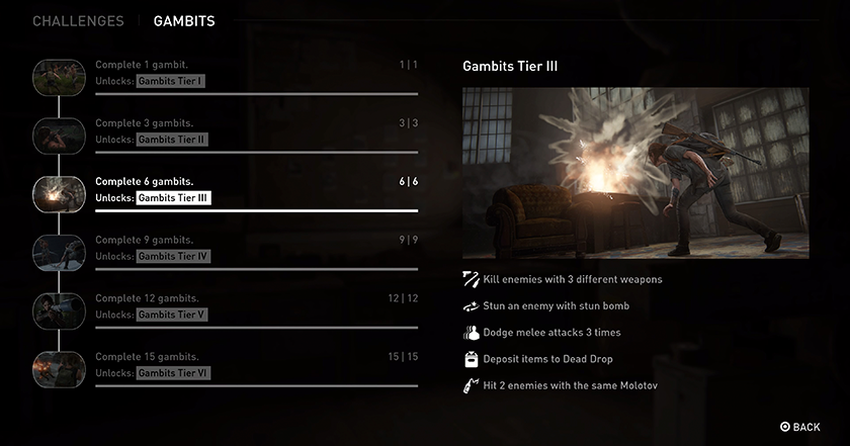Choose the Complete 15 gambits row
The width and height of the screenshot is (850, 446).
256,365
